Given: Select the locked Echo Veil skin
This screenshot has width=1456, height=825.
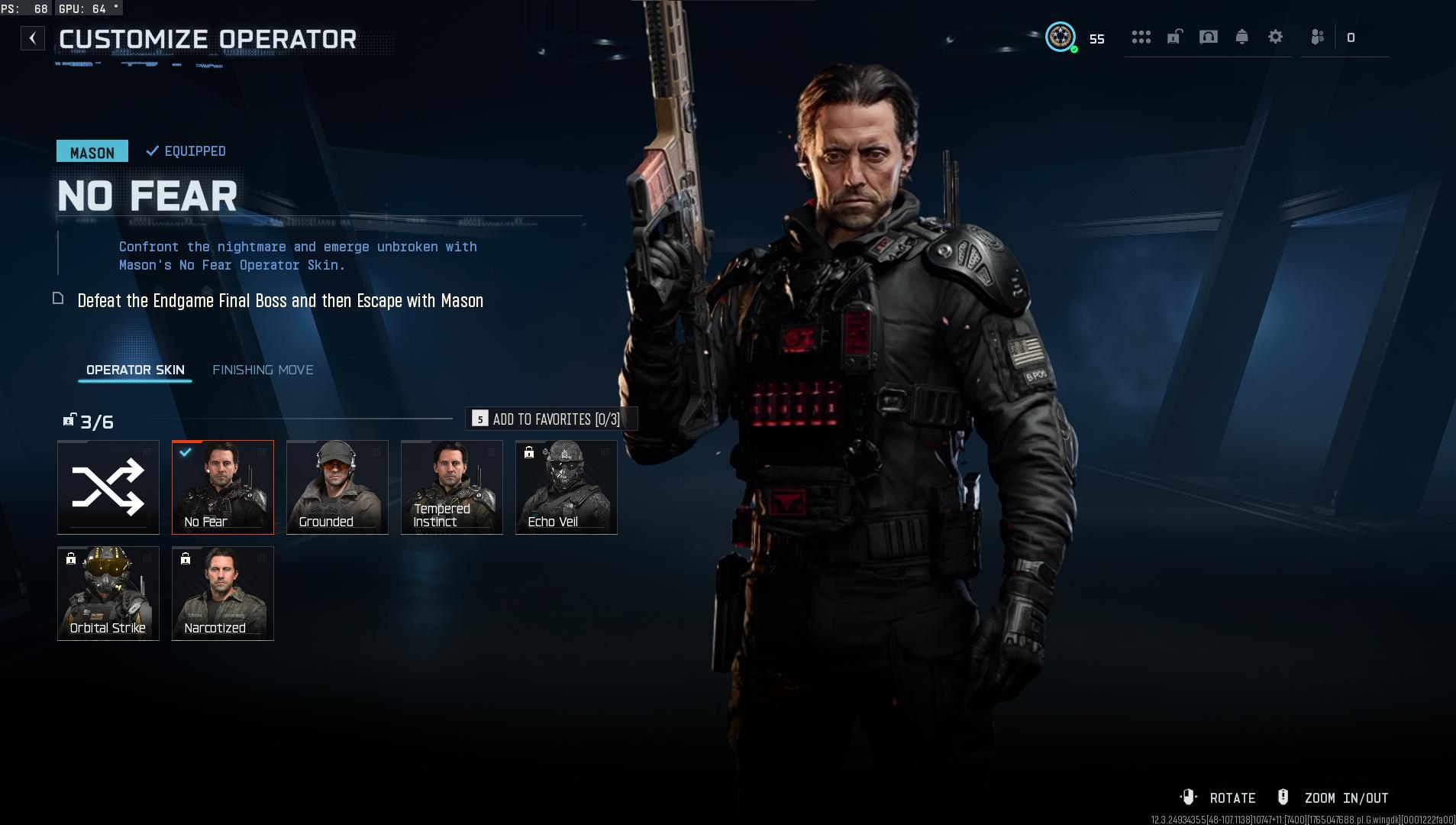Looking at the screenshot, I should (567, 487).
